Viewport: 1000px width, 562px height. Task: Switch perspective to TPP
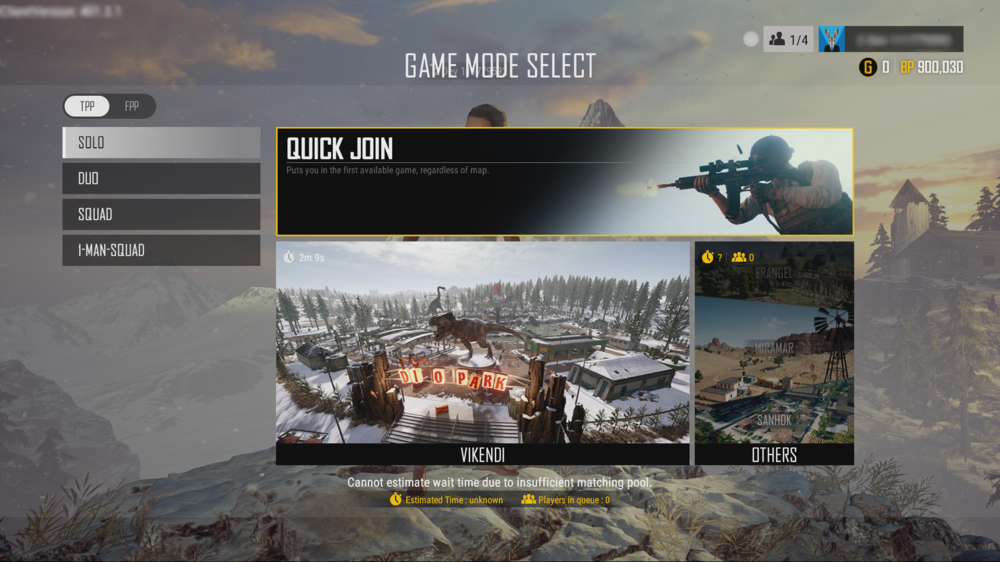(x=87, y=106)
